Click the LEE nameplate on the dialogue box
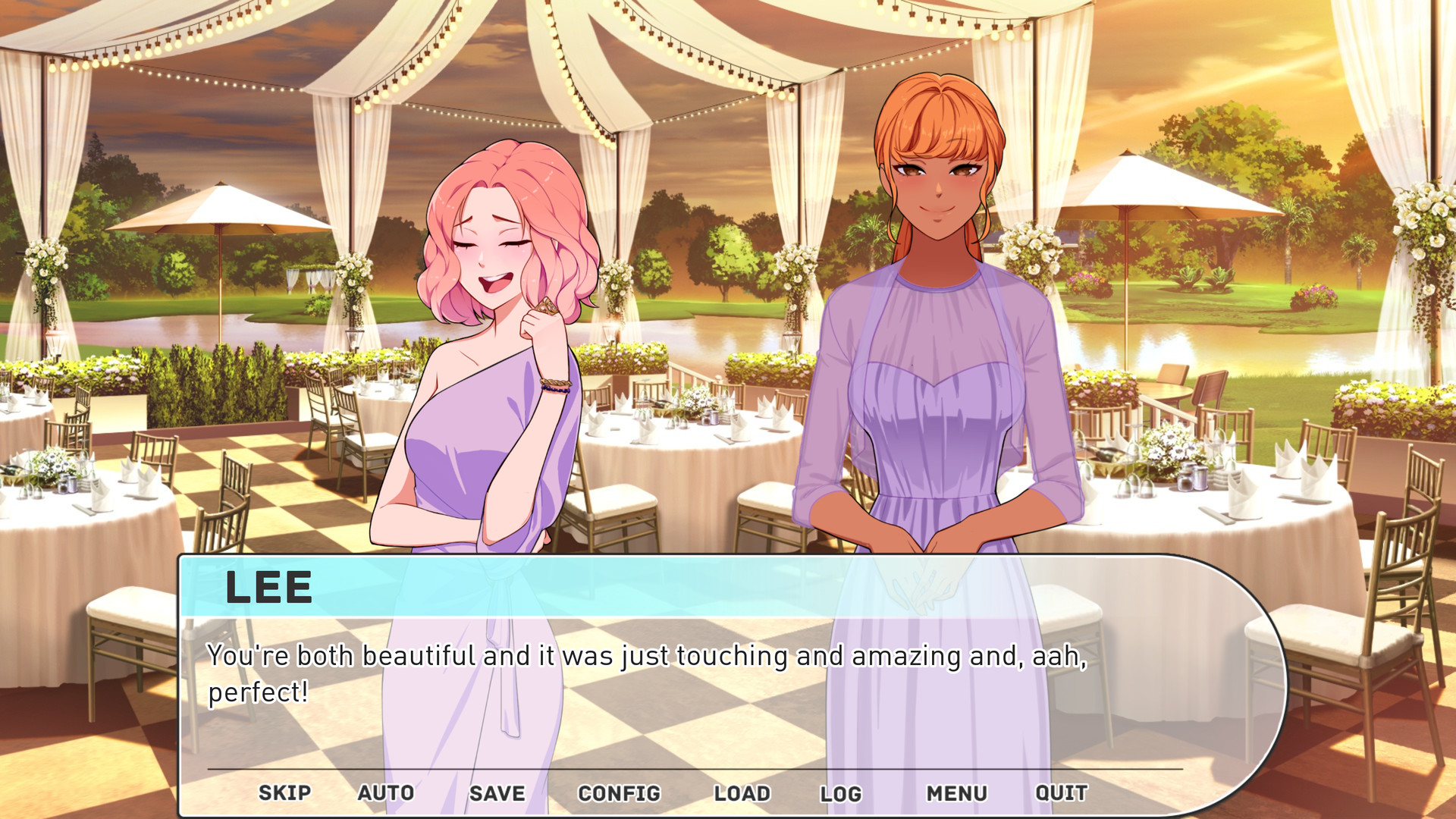Viewport: 1456px width, 819px height. click(x=269, y=588)
